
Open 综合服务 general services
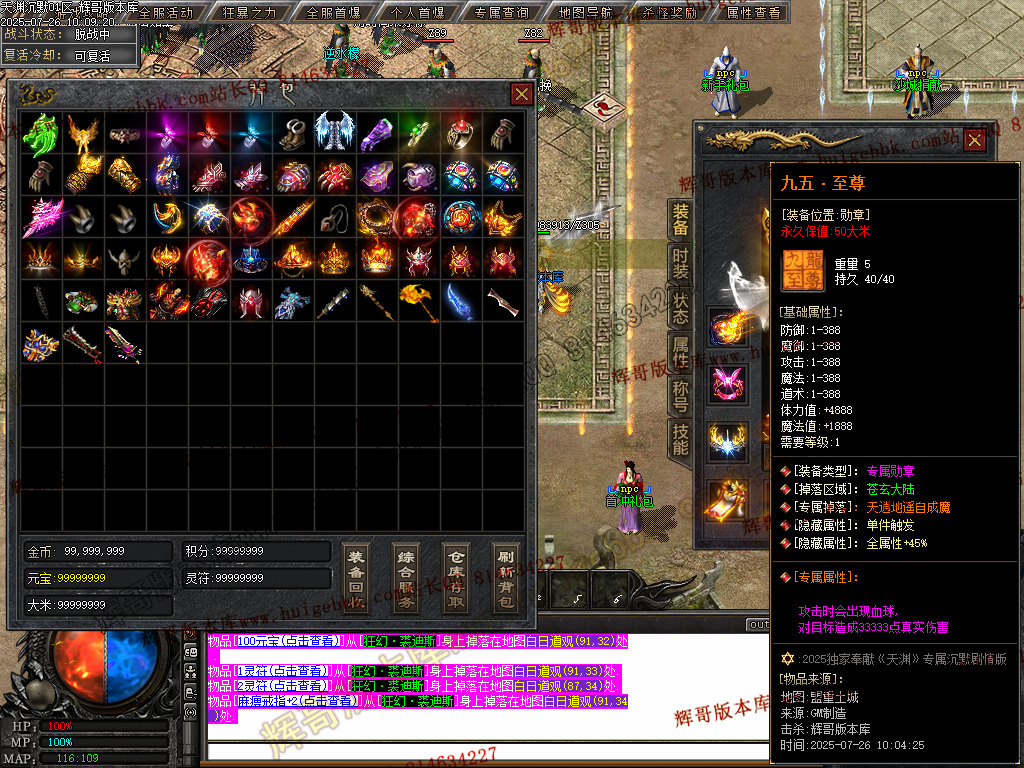tap(405, 578)
